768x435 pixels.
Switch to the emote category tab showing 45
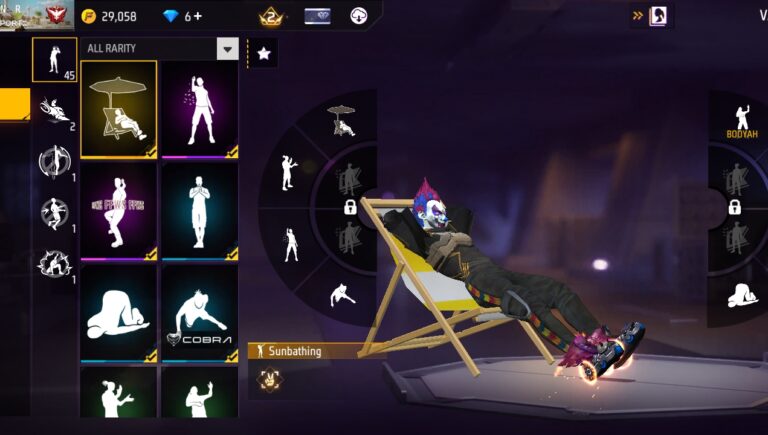(54, 60)
